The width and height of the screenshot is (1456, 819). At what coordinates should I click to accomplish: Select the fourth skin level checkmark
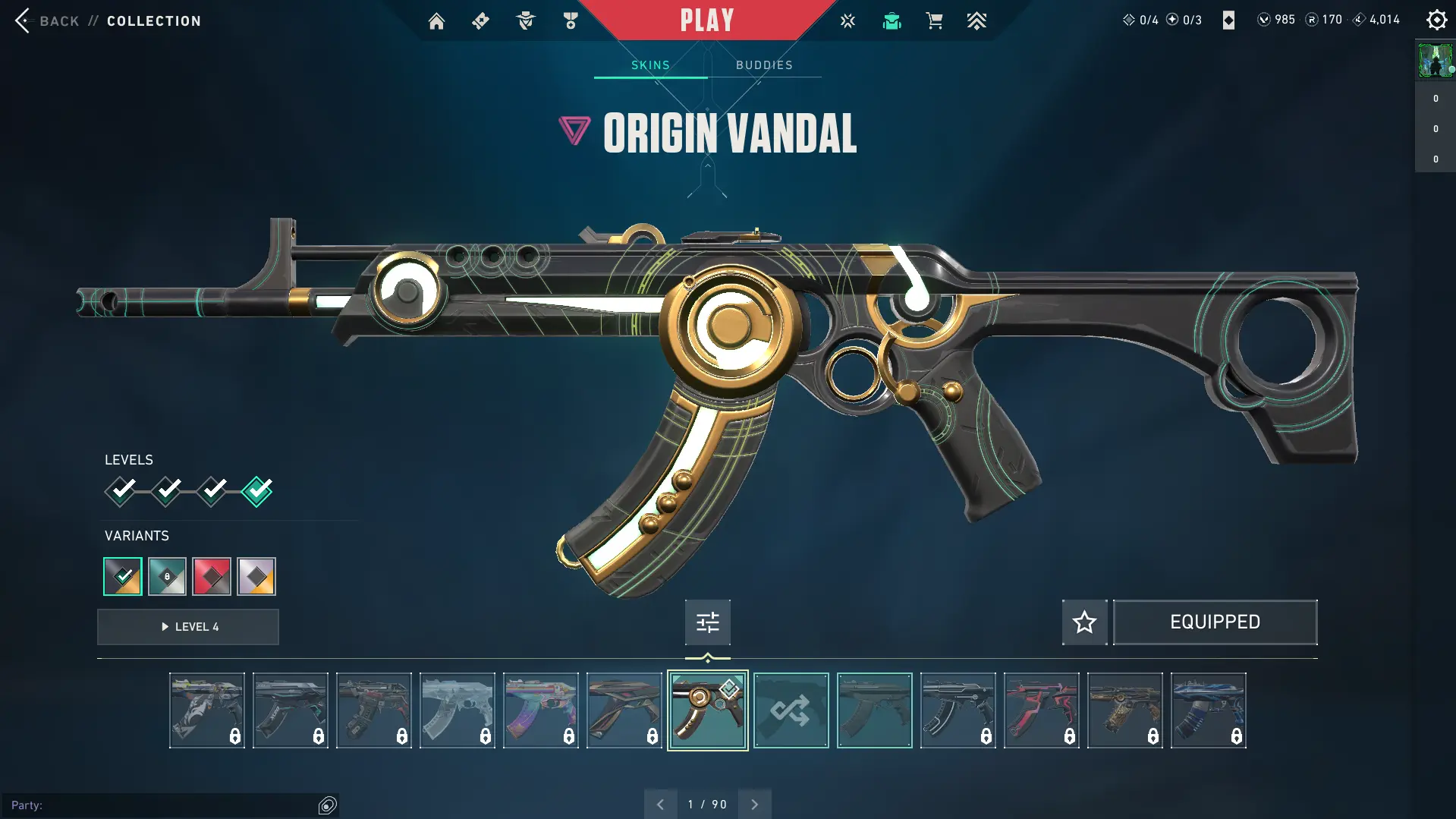pyautogui.click(x=257, y=491)
